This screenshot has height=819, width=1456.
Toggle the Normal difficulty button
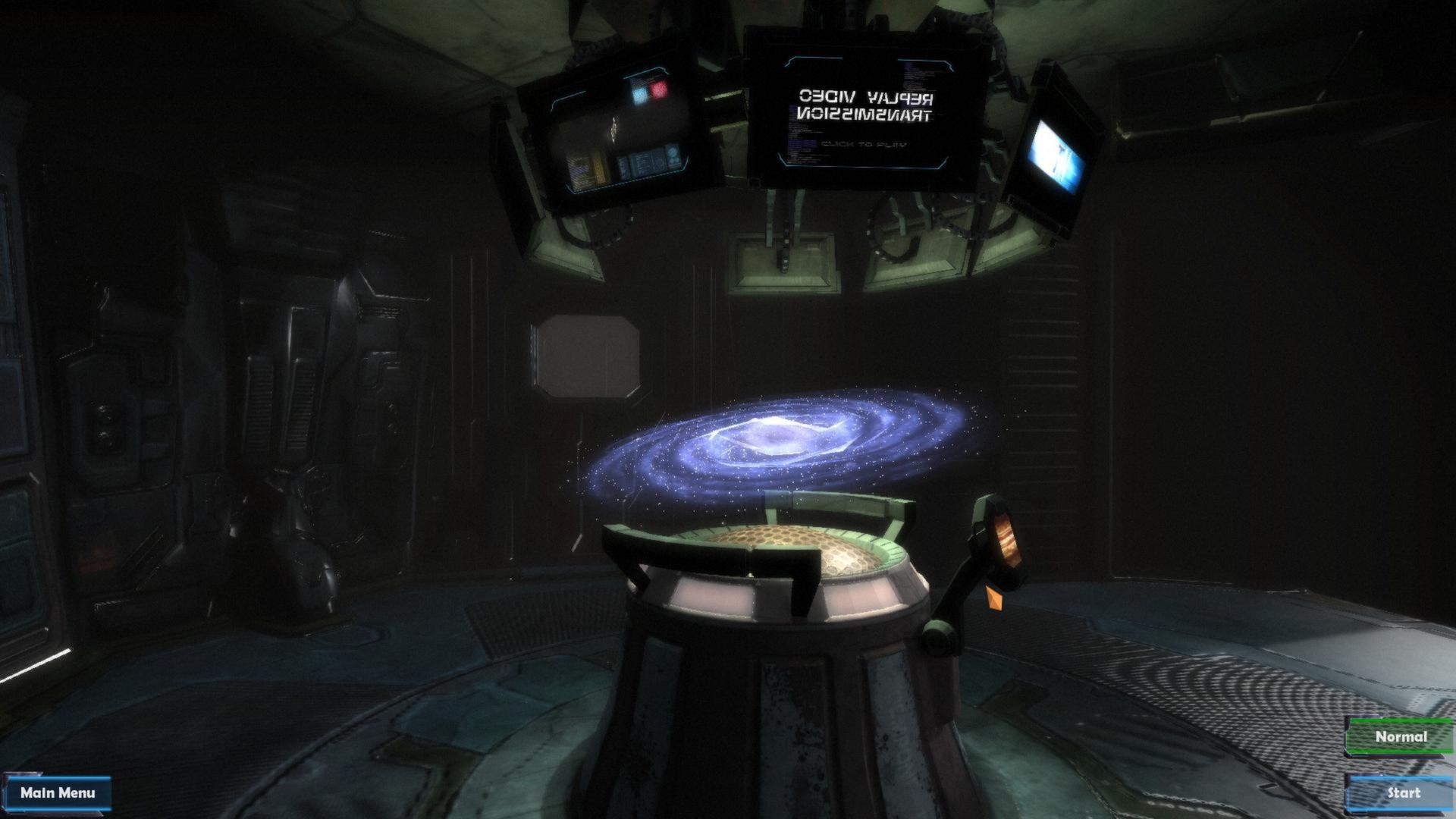[1401, 736]
